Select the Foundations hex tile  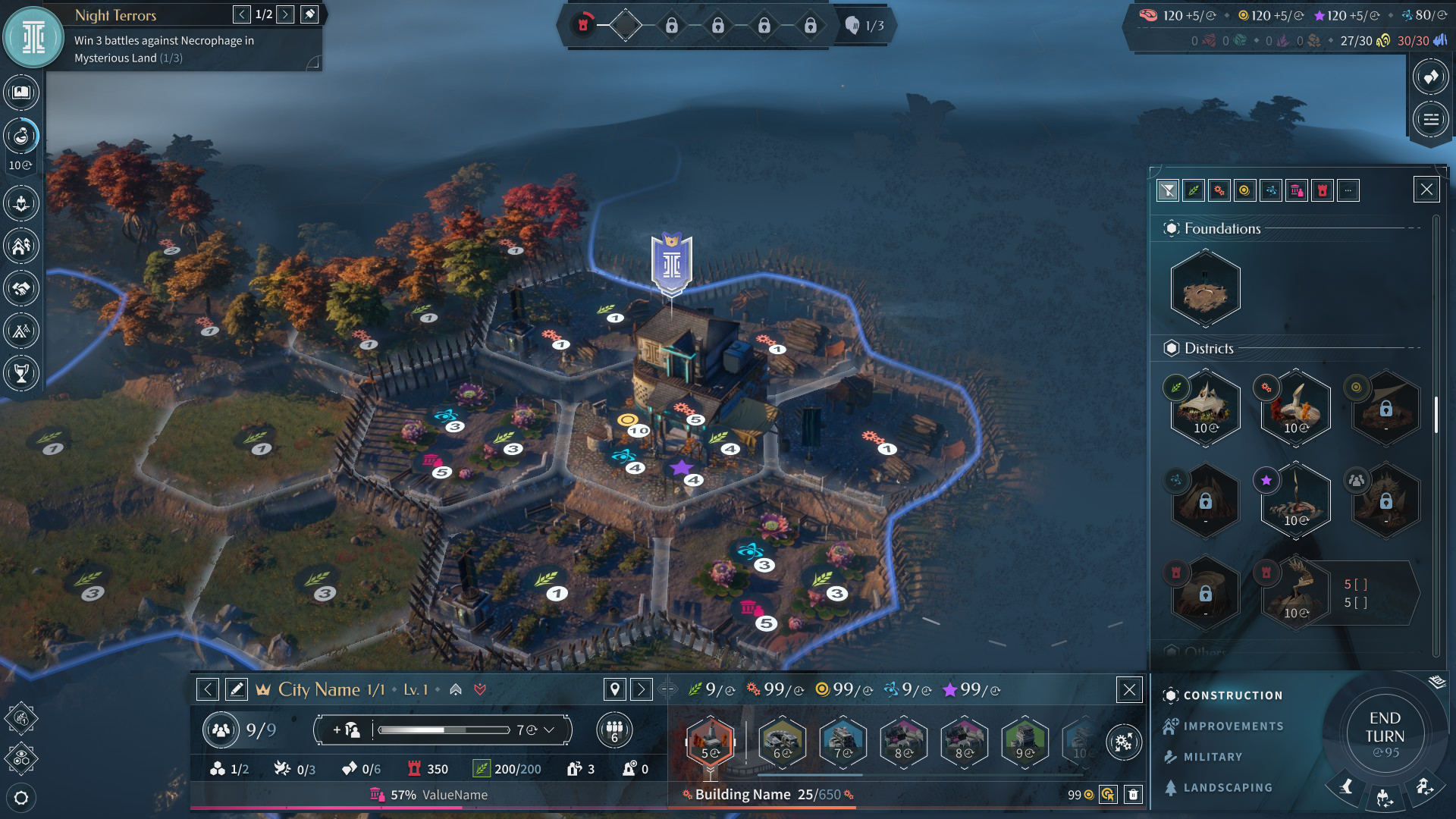[1205, 289]
